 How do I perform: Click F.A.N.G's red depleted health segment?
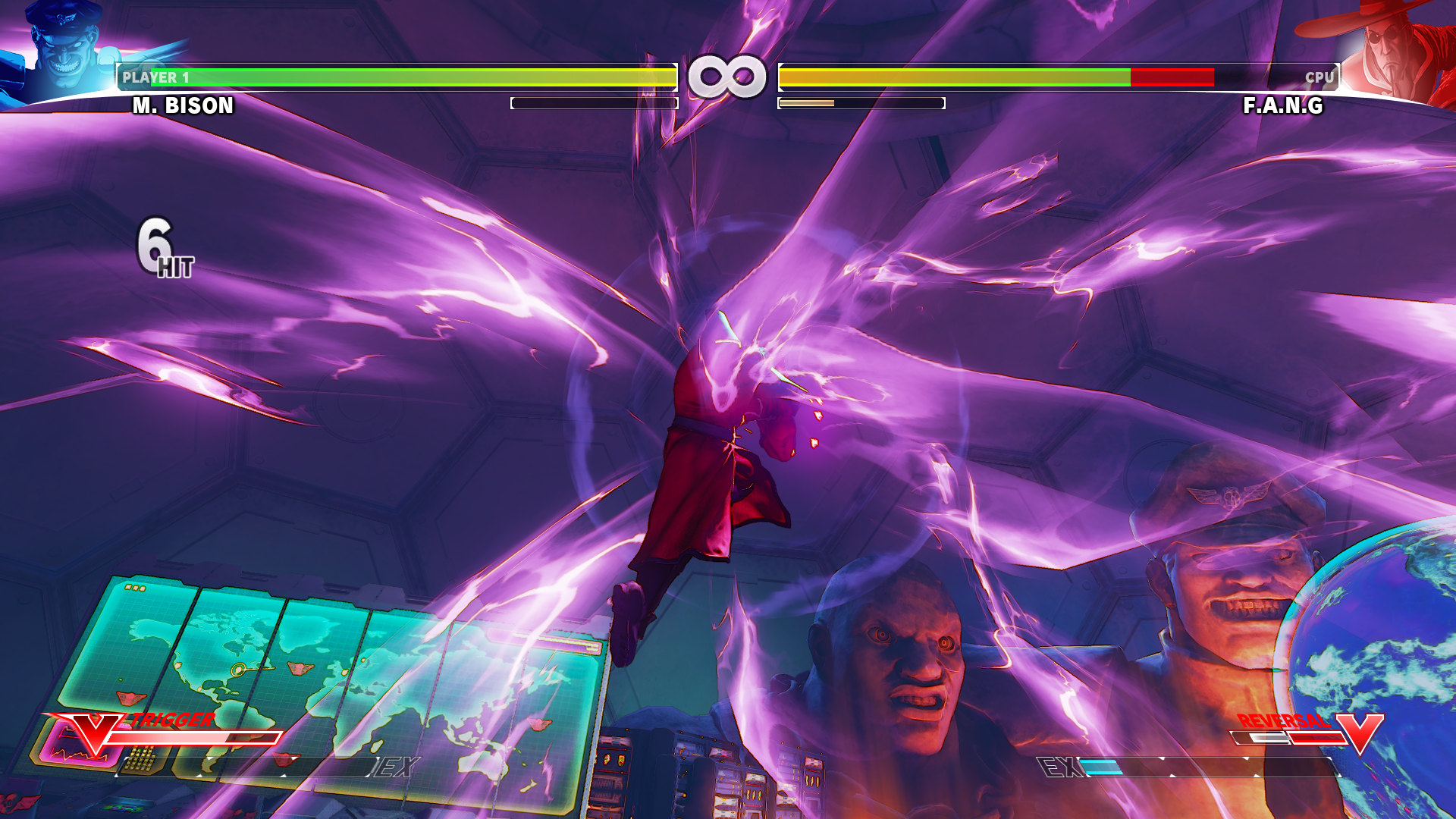coord(1174,76)
